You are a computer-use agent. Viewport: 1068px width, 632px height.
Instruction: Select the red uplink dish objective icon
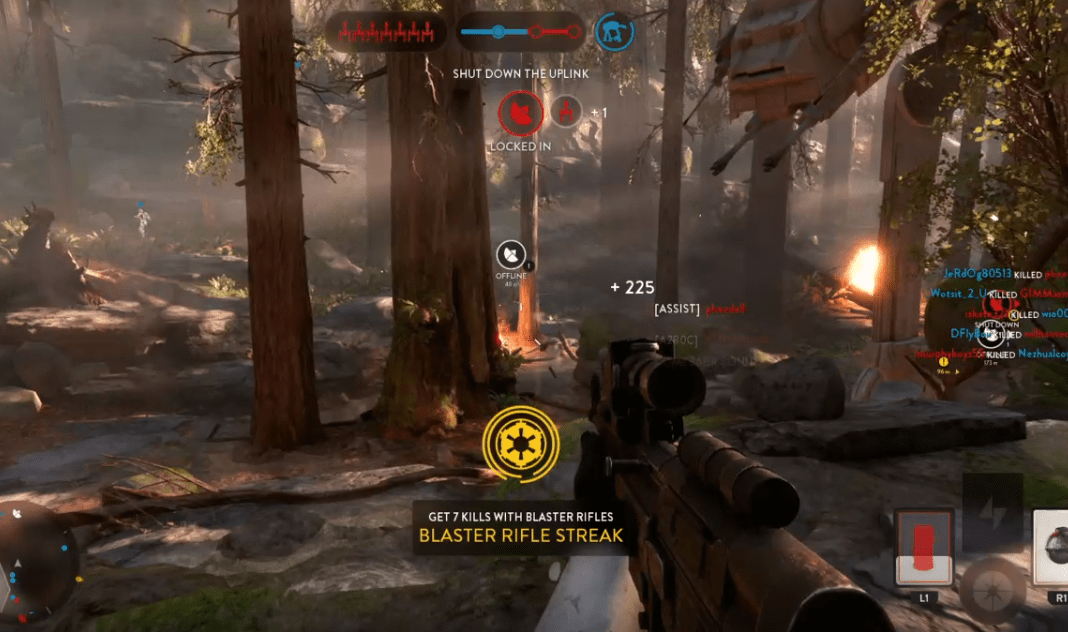click(x=520, y=113)
